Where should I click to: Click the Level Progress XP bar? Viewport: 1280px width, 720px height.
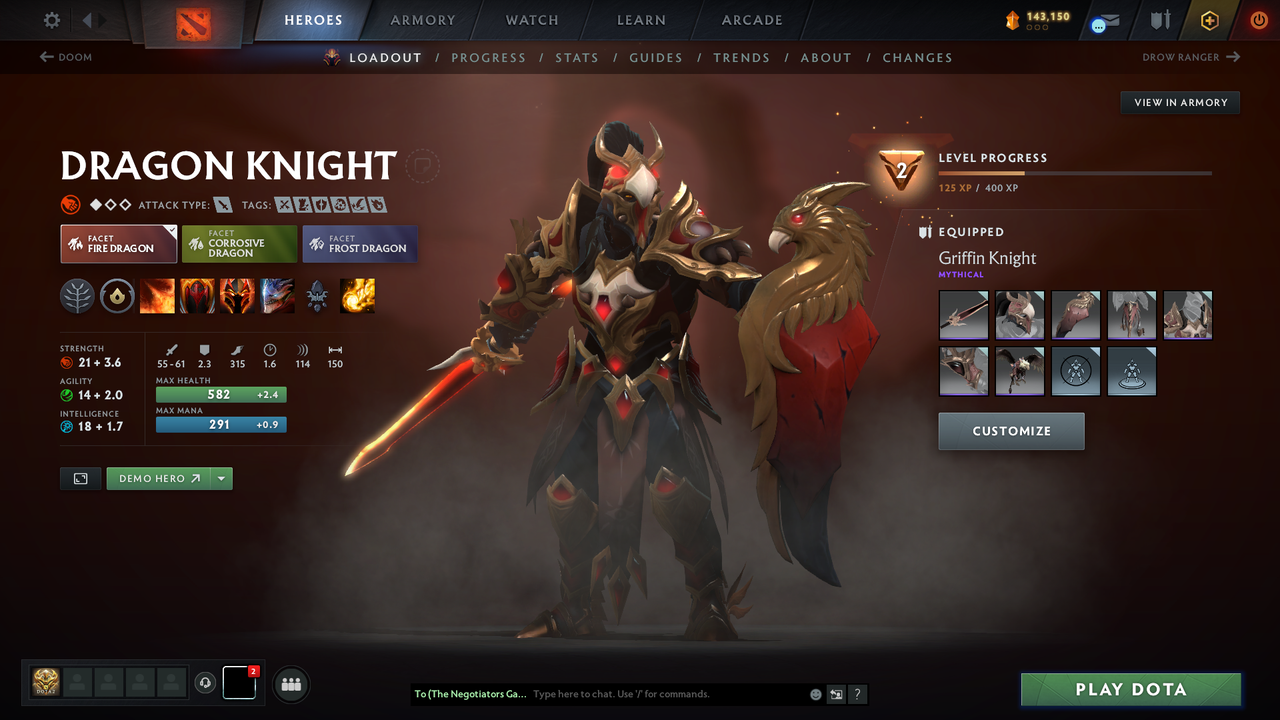click(1076, 172)
